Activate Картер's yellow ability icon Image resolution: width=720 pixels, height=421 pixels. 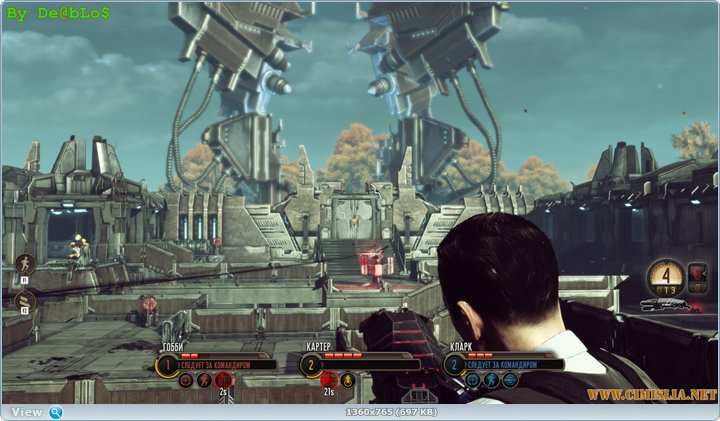point(347,380)
